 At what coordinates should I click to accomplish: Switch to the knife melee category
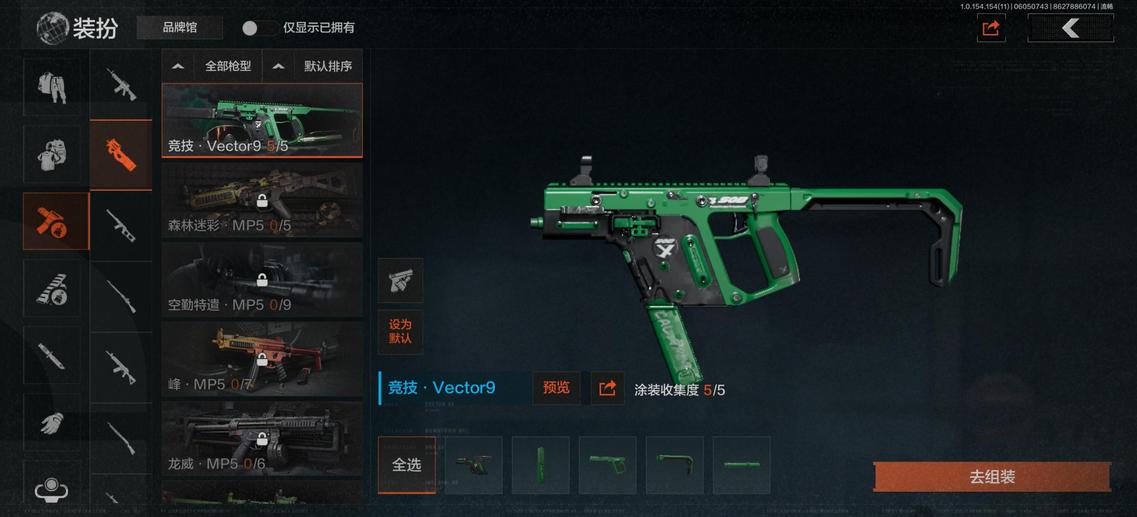click(53, 355)
